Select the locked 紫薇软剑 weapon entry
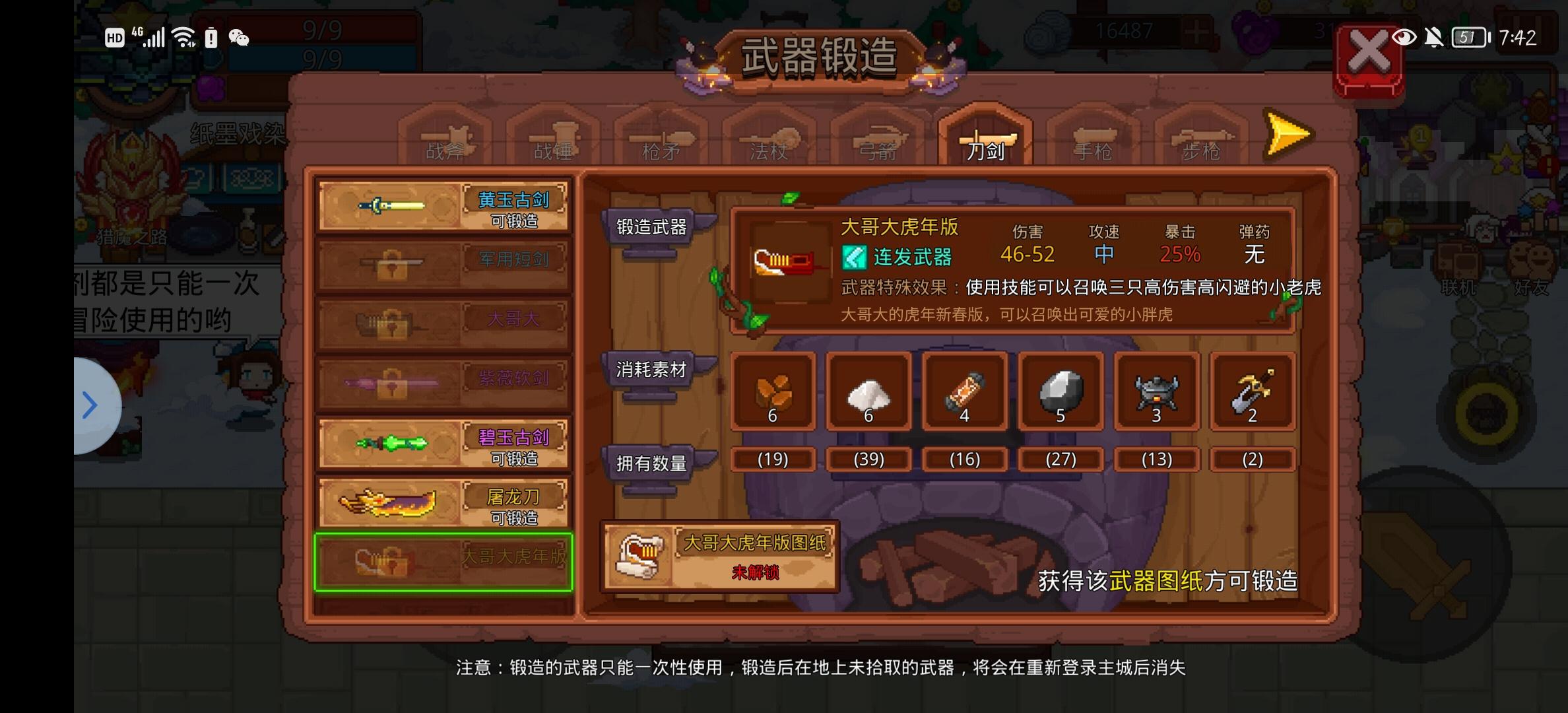This screenshot has width=1568, height=713. (443, 382)
